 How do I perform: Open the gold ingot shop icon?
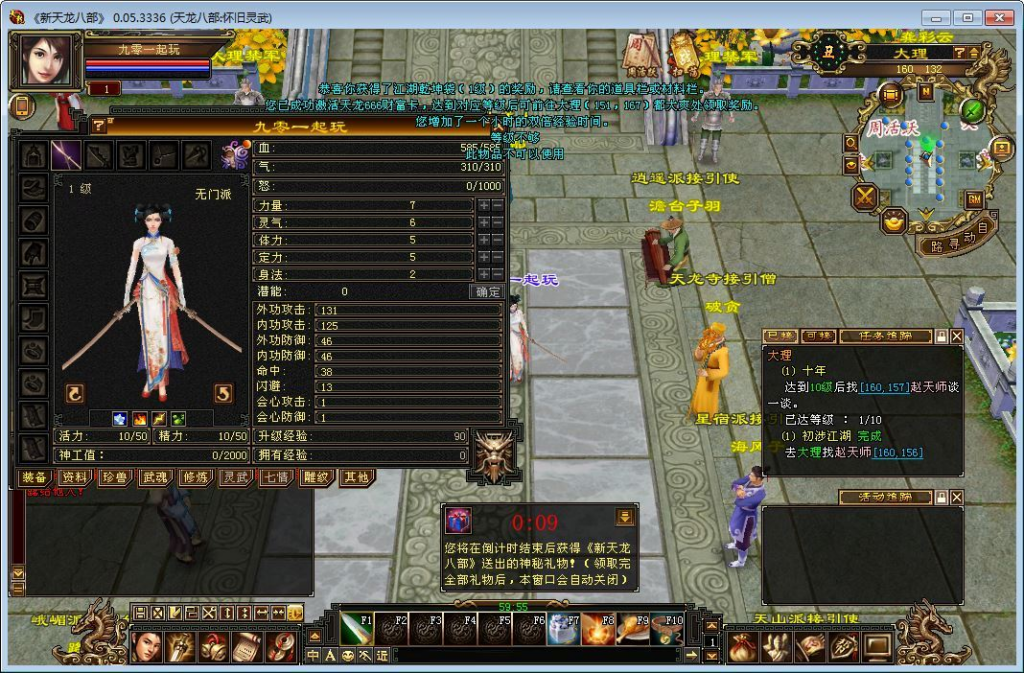click(x=893, y=220)
